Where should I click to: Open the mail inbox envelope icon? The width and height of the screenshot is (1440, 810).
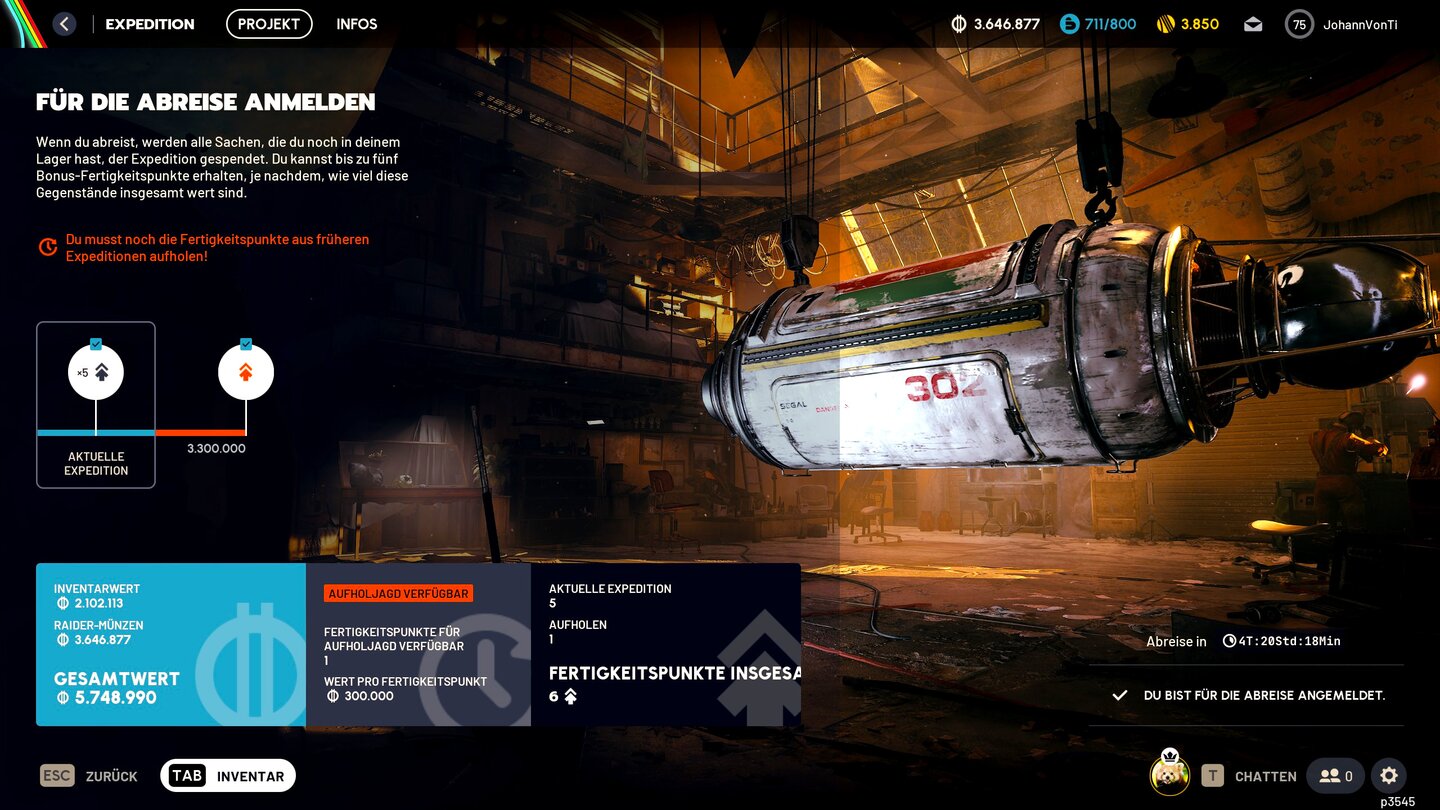1253,25
